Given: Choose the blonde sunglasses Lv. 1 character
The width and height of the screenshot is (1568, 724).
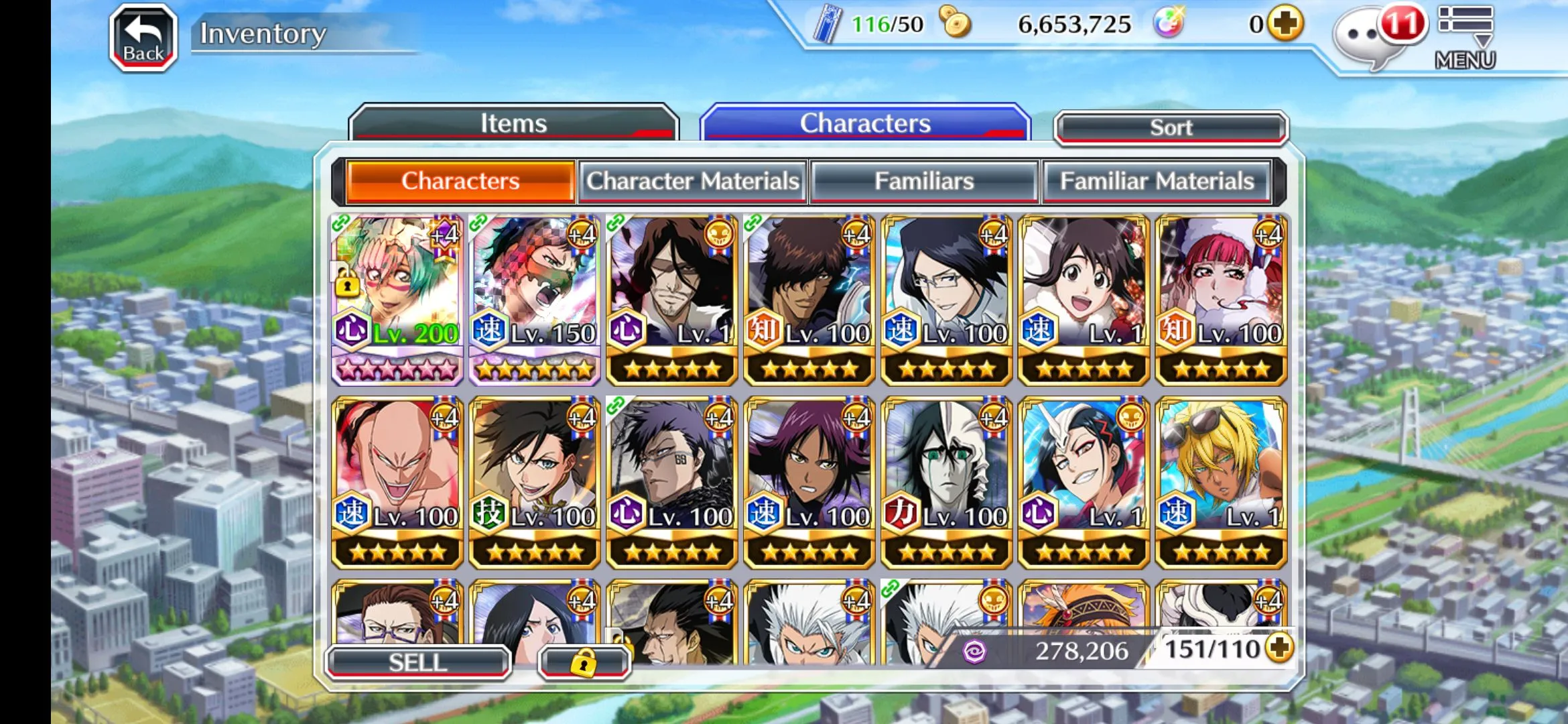Looking at the screenshot, I should click(1221, 483).
